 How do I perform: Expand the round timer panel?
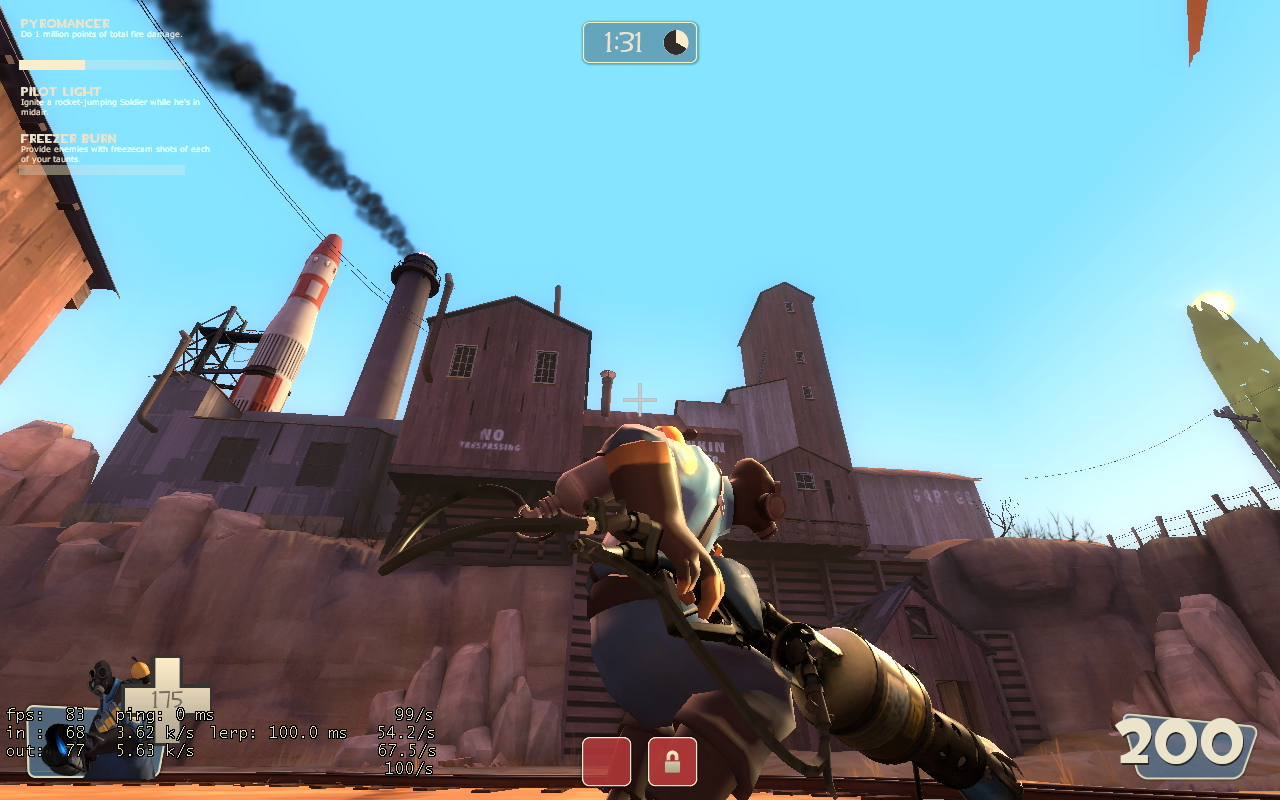point(640,43)
